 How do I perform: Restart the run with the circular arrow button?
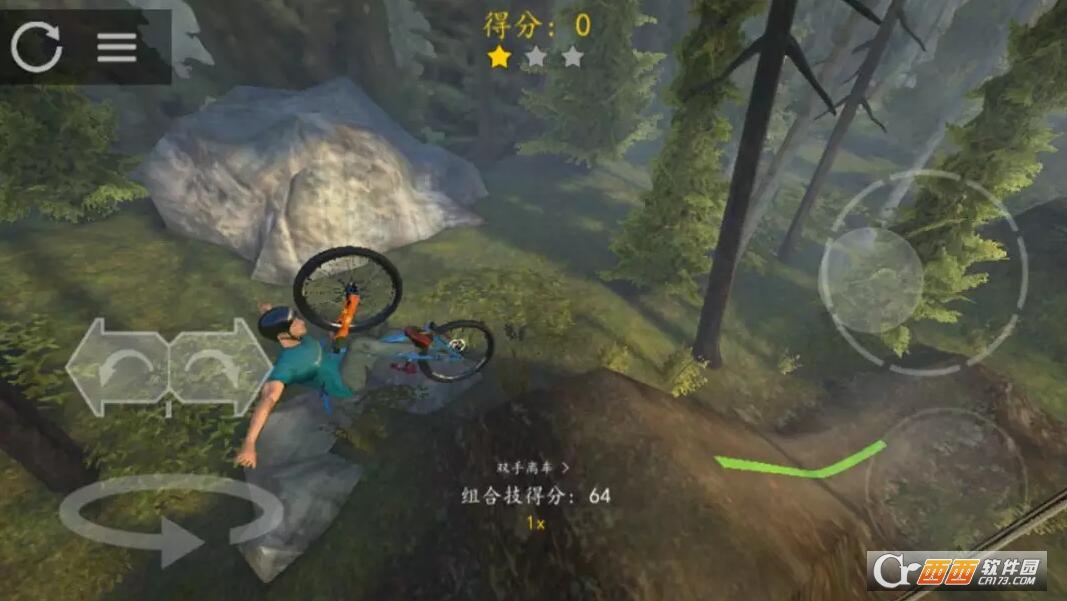point(37,46)
